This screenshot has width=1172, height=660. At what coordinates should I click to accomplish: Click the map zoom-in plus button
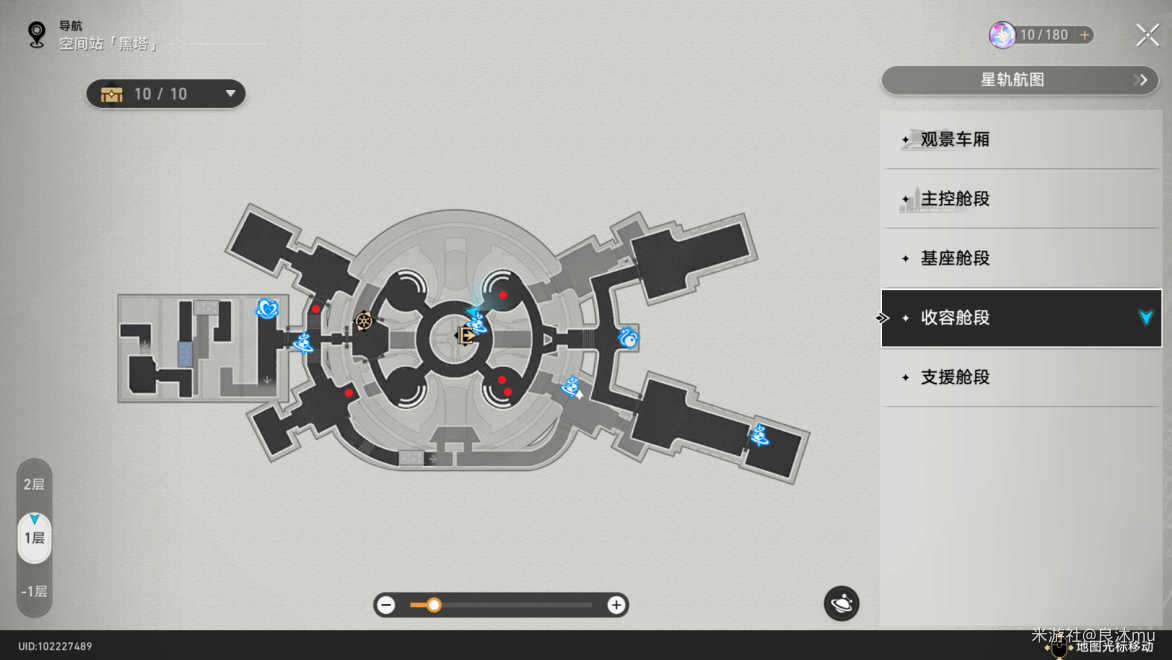coord(616,605)
